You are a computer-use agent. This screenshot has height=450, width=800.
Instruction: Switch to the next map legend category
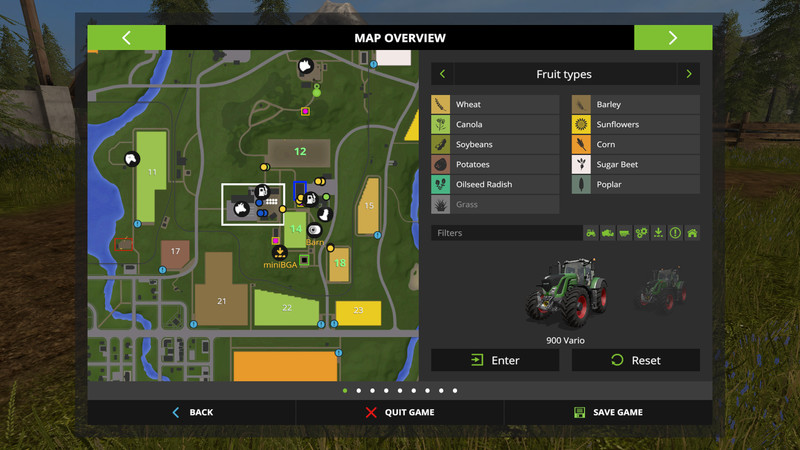coord(688,74)
